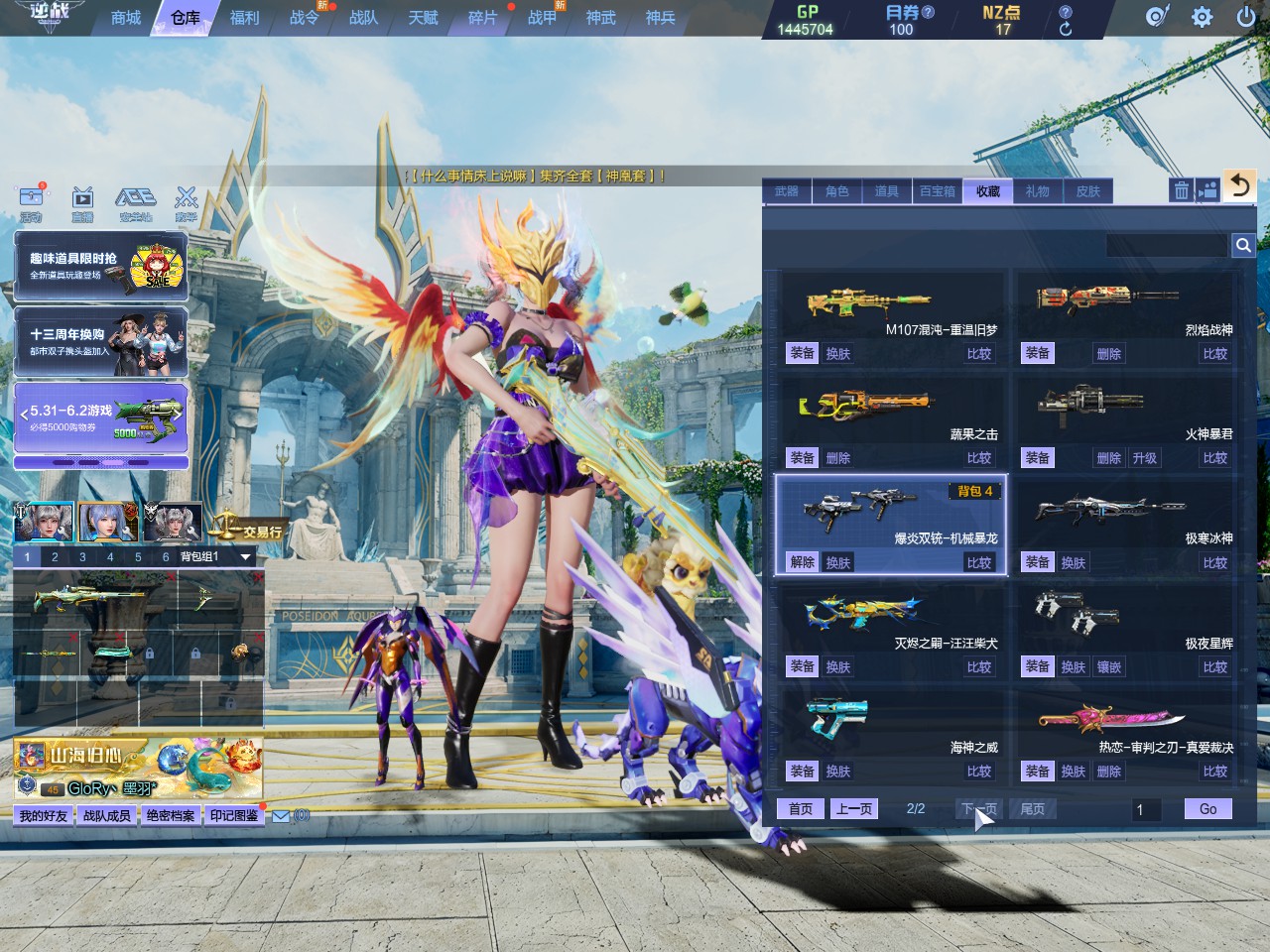Open the settings gear icon
Viewport: 1270px width, 952px height.
point(1202,17)
